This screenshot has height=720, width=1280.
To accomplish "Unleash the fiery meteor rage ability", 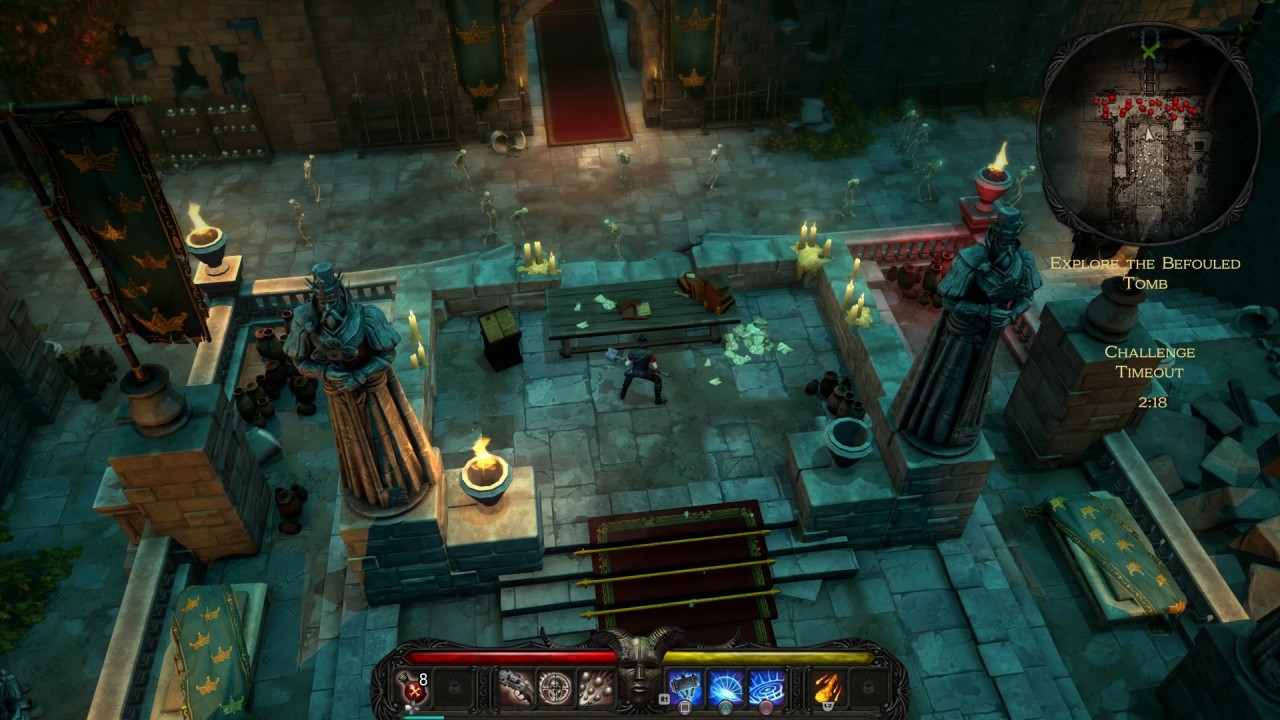I will pyautogui.click(x=826, y=687).
